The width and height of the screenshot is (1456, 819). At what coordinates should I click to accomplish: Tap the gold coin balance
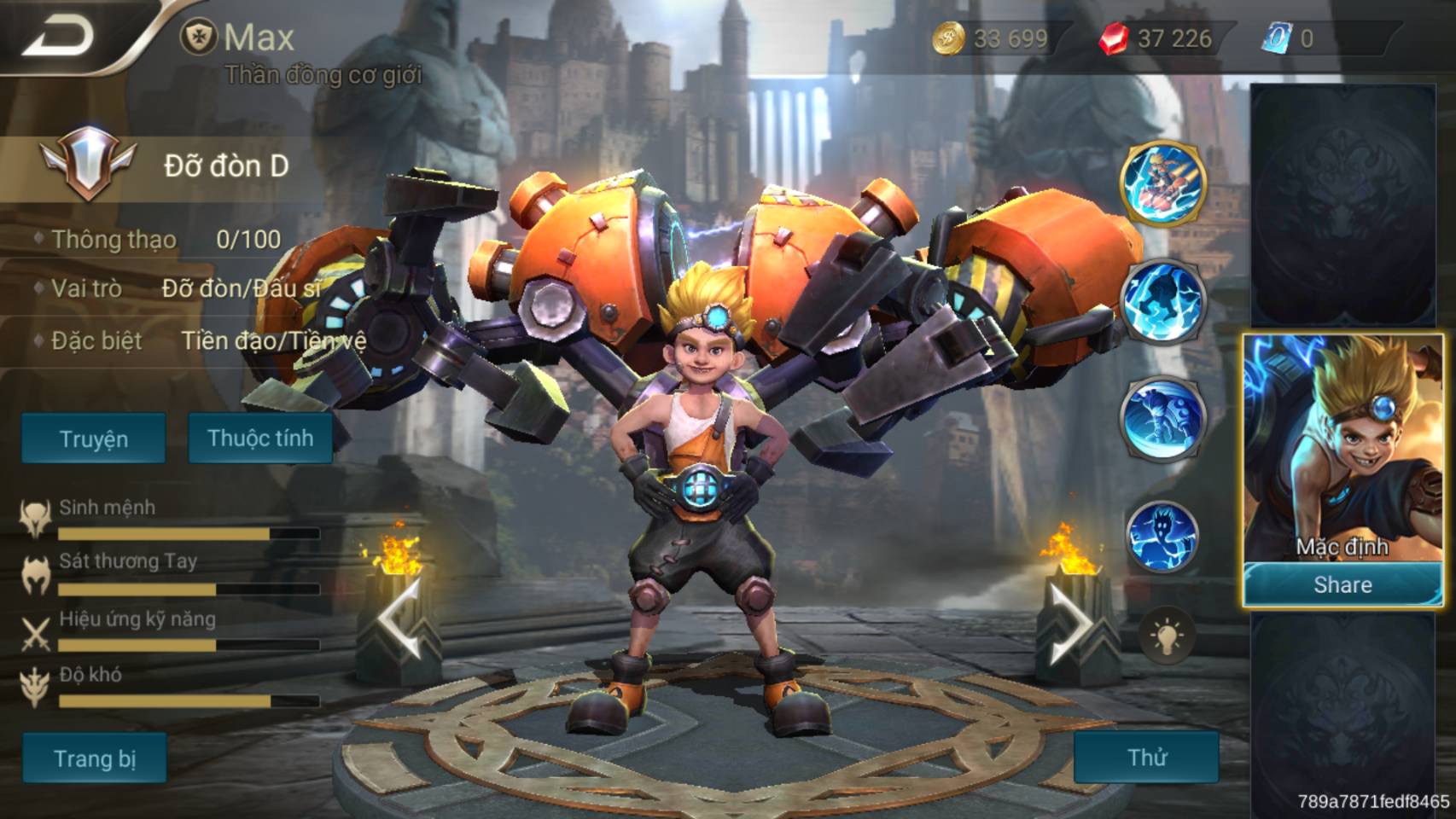point(990,38)
